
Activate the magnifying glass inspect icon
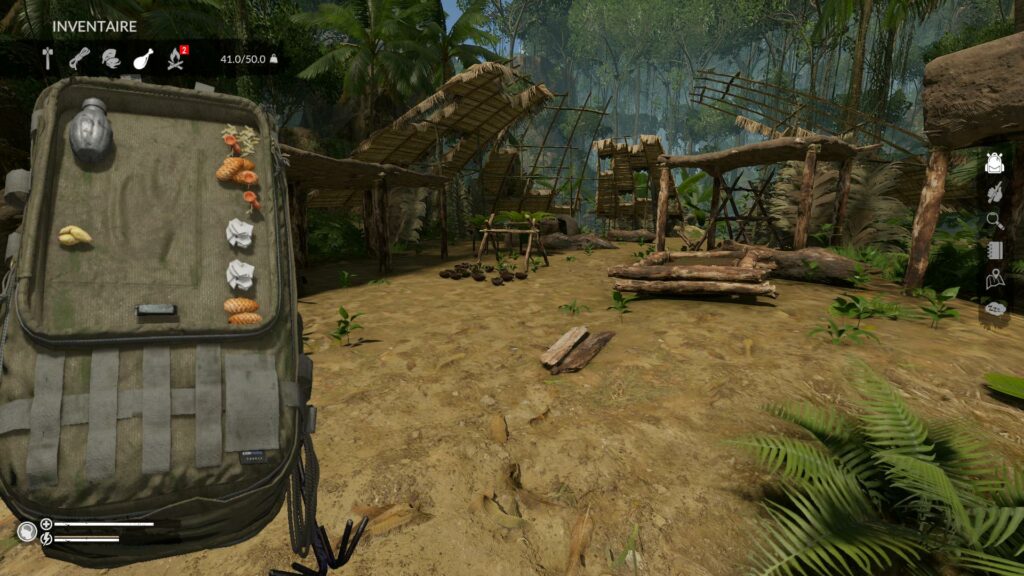994,221
